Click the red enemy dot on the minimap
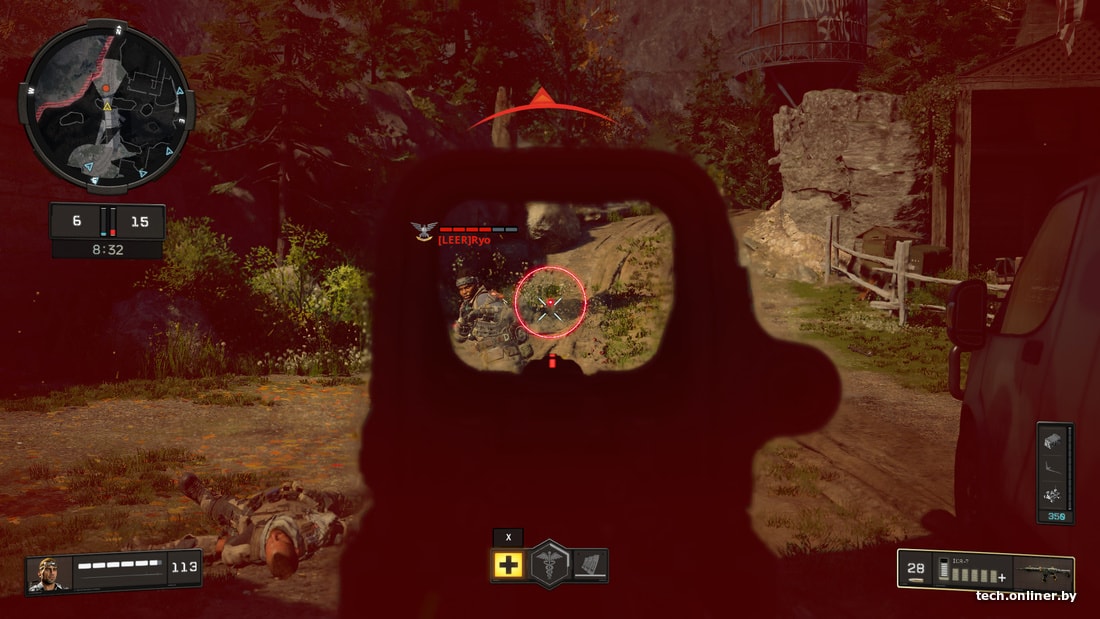 point(105,88)
